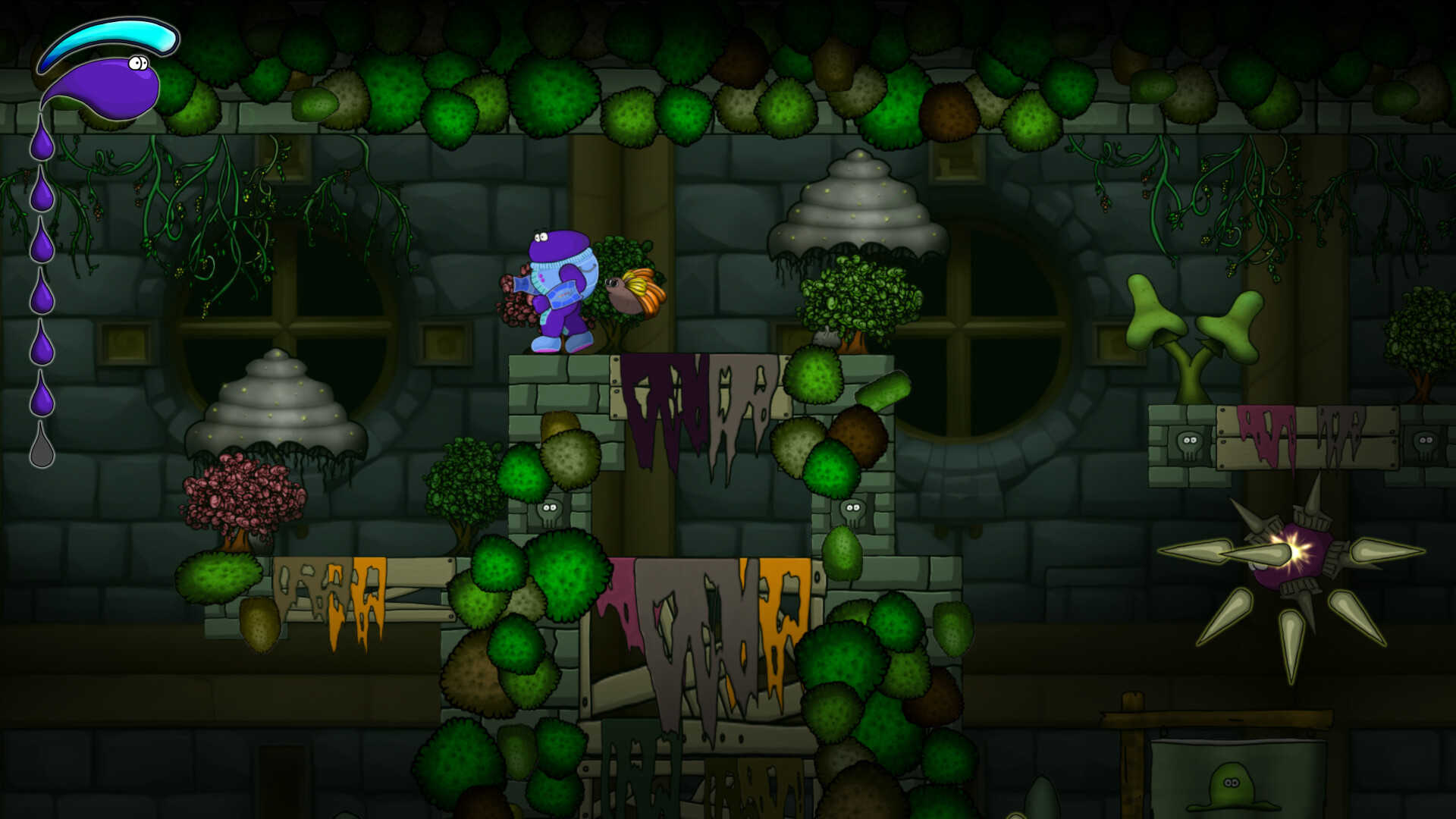Click the grey filled droplet at the meter's bottom
This screenshot has height=819, width=1456.
point(43,440)
